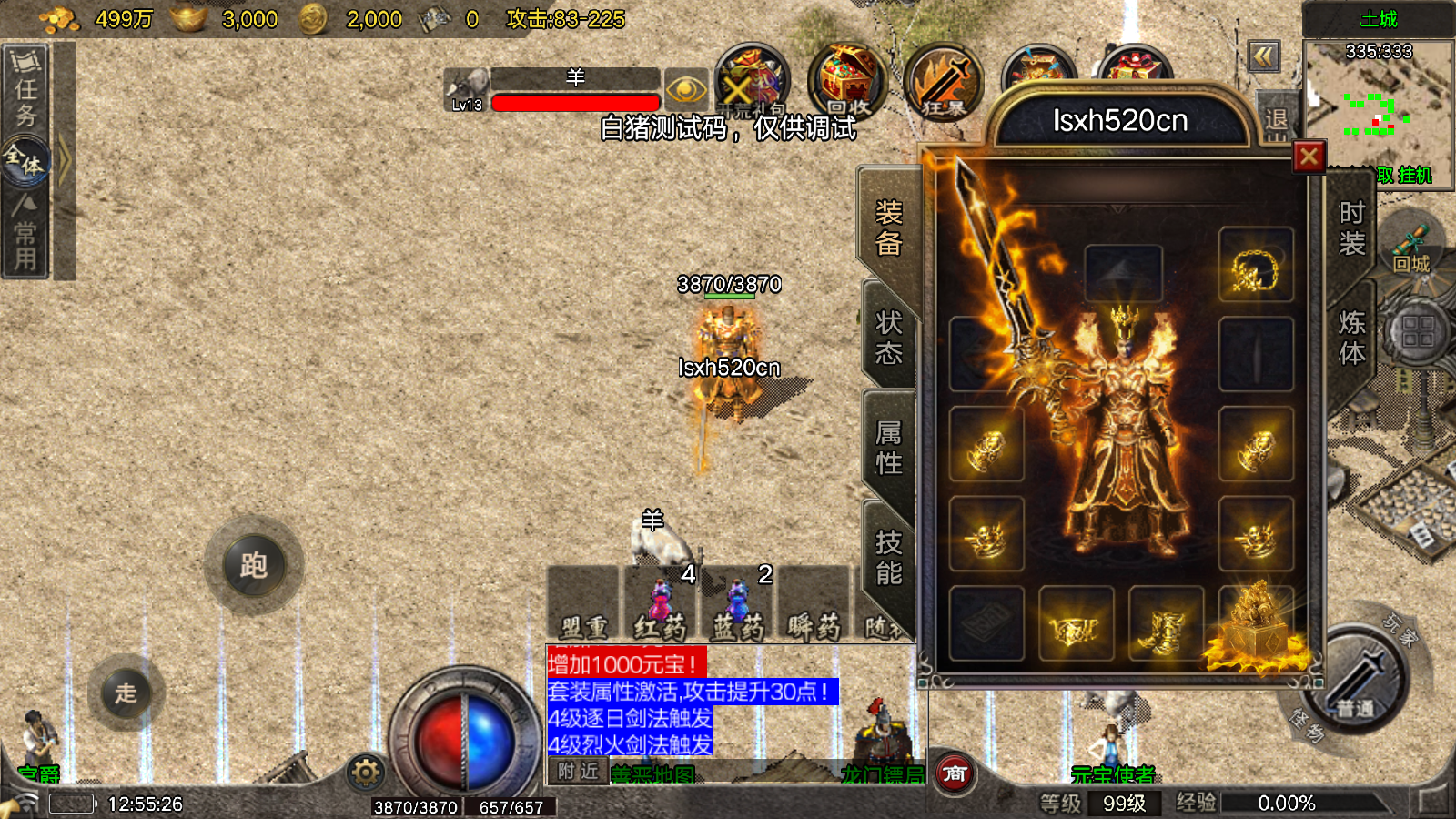1456x819 pixels.
Task: Open the 属性 attributes tab
Action: tap(888, 447)
